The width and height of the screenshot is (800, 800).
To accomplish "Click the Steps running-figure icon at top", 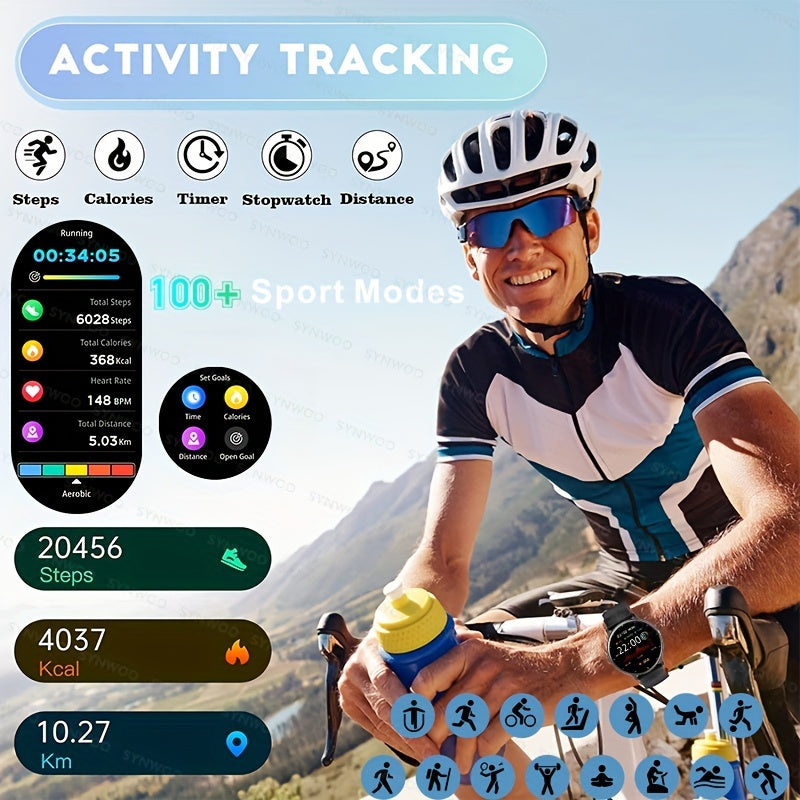I will [39, 156].
